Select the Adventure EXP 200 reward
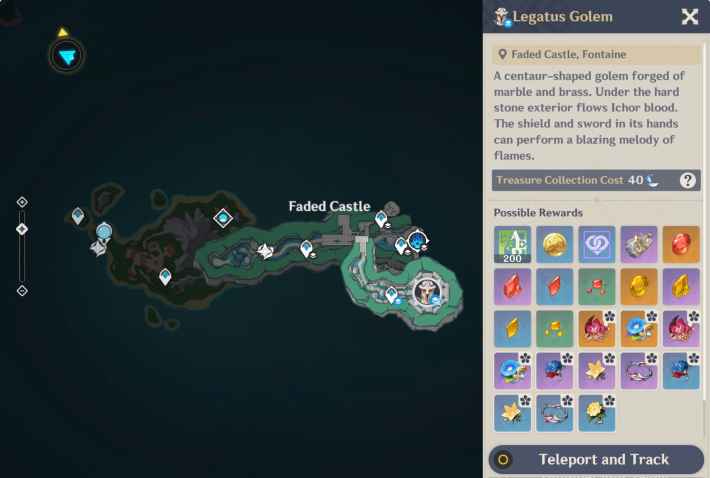This screenshot has width=710, height=478. (x=512, y=244)
